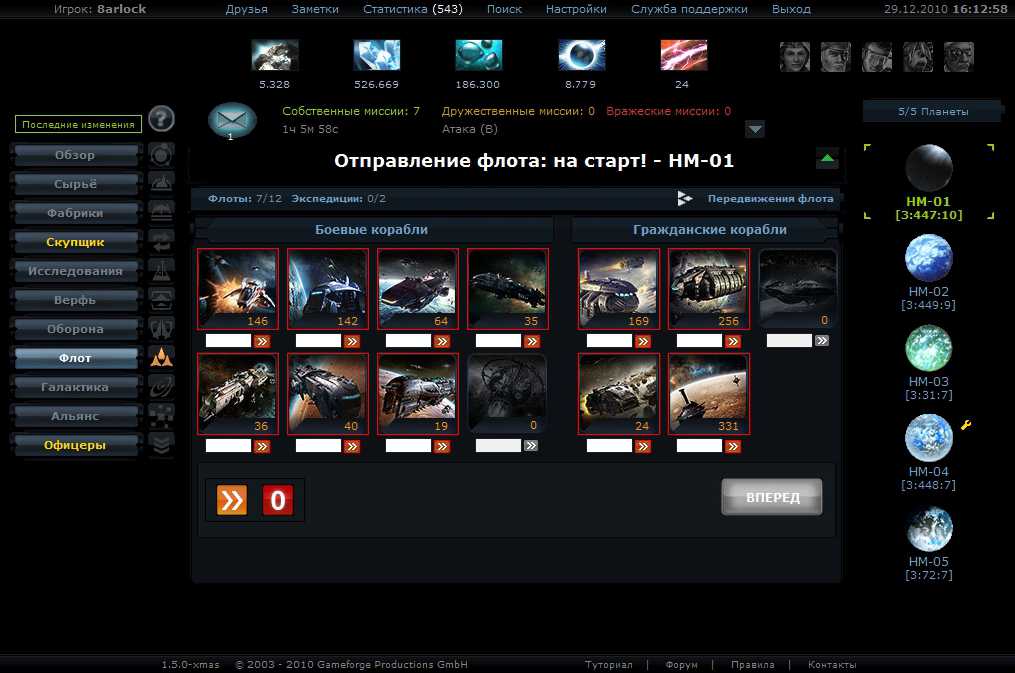Open the Офицеры menu
The width and height of the screenshot is (1015, 673).
[75, 445]
